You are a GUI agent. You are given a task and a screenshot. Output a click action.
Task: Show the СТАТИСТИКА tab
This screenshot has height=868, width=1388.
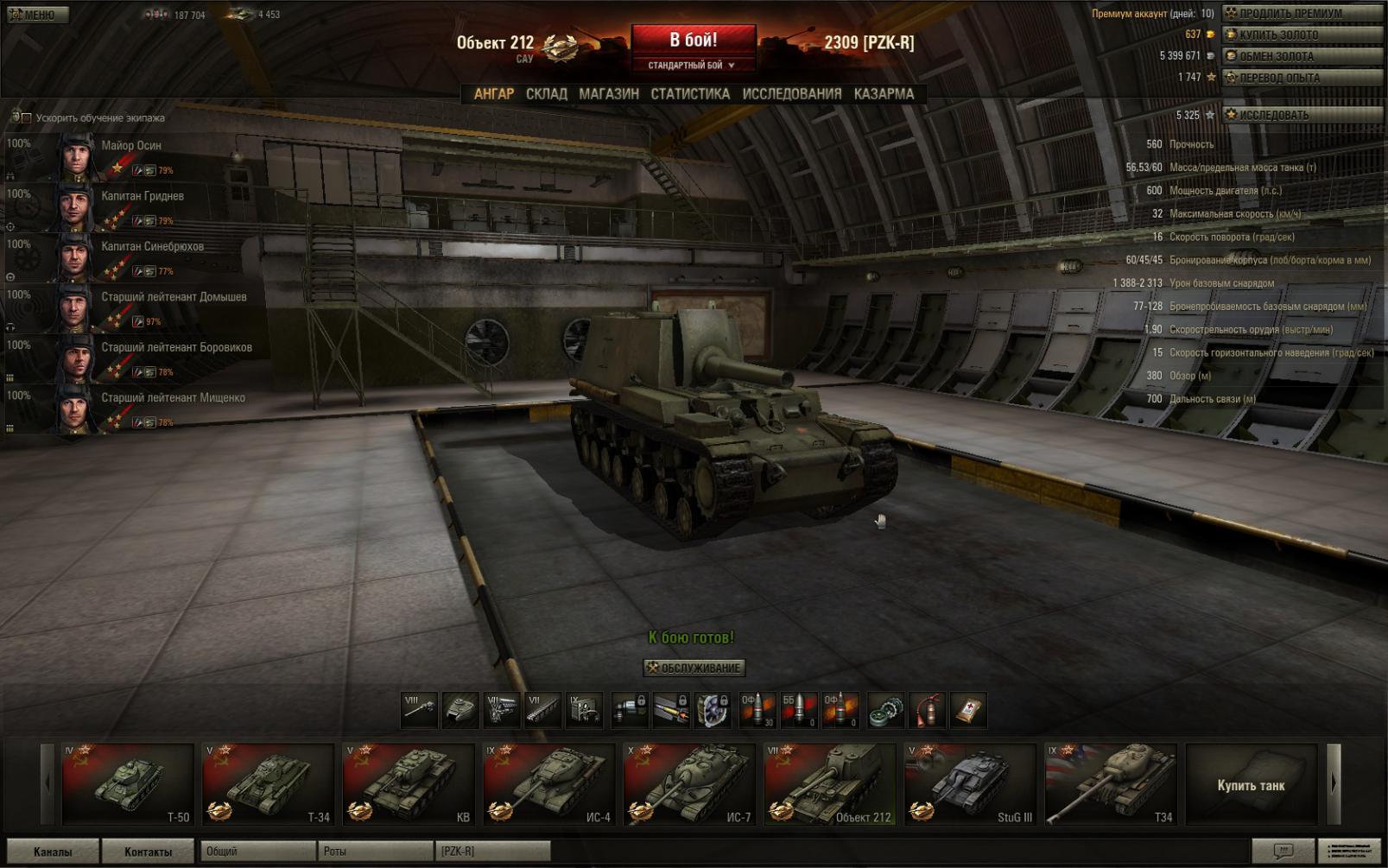(690, 94)
